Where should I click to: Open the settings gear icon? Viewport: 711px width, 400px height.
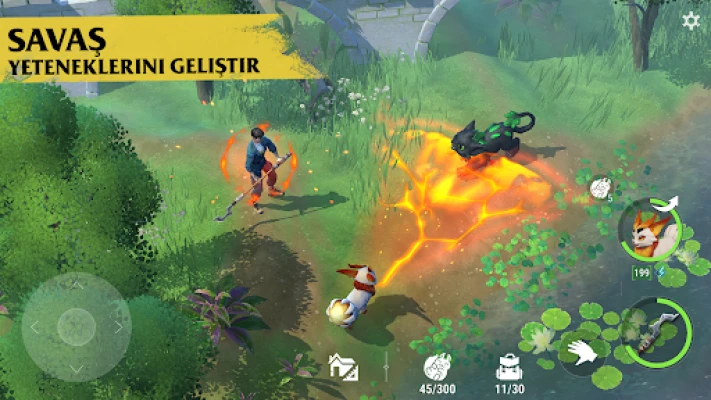pos(690,21)
